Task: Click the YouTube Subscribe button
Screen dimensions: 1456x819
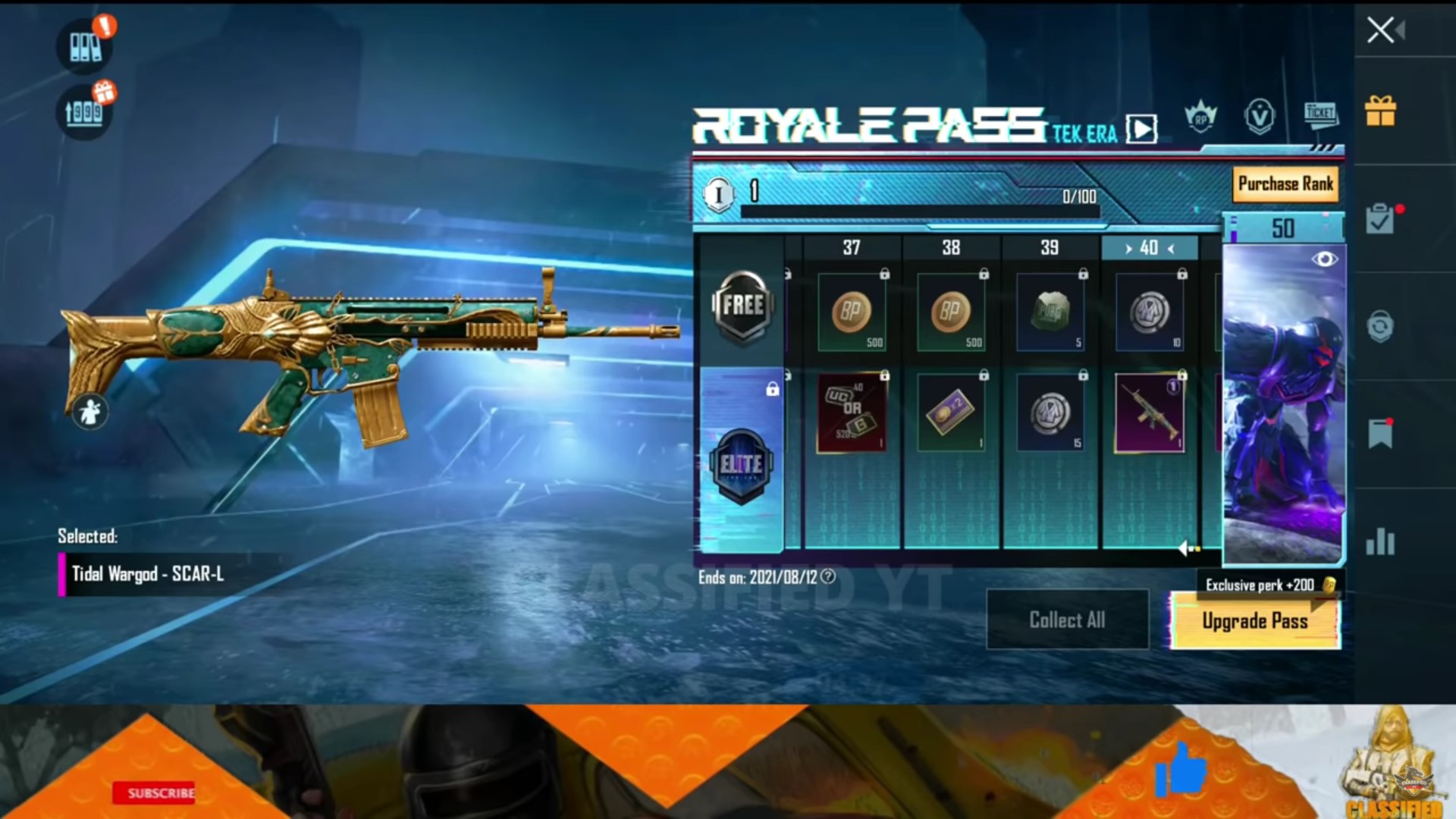Action: pyautogui.click(x=155, y=793)
